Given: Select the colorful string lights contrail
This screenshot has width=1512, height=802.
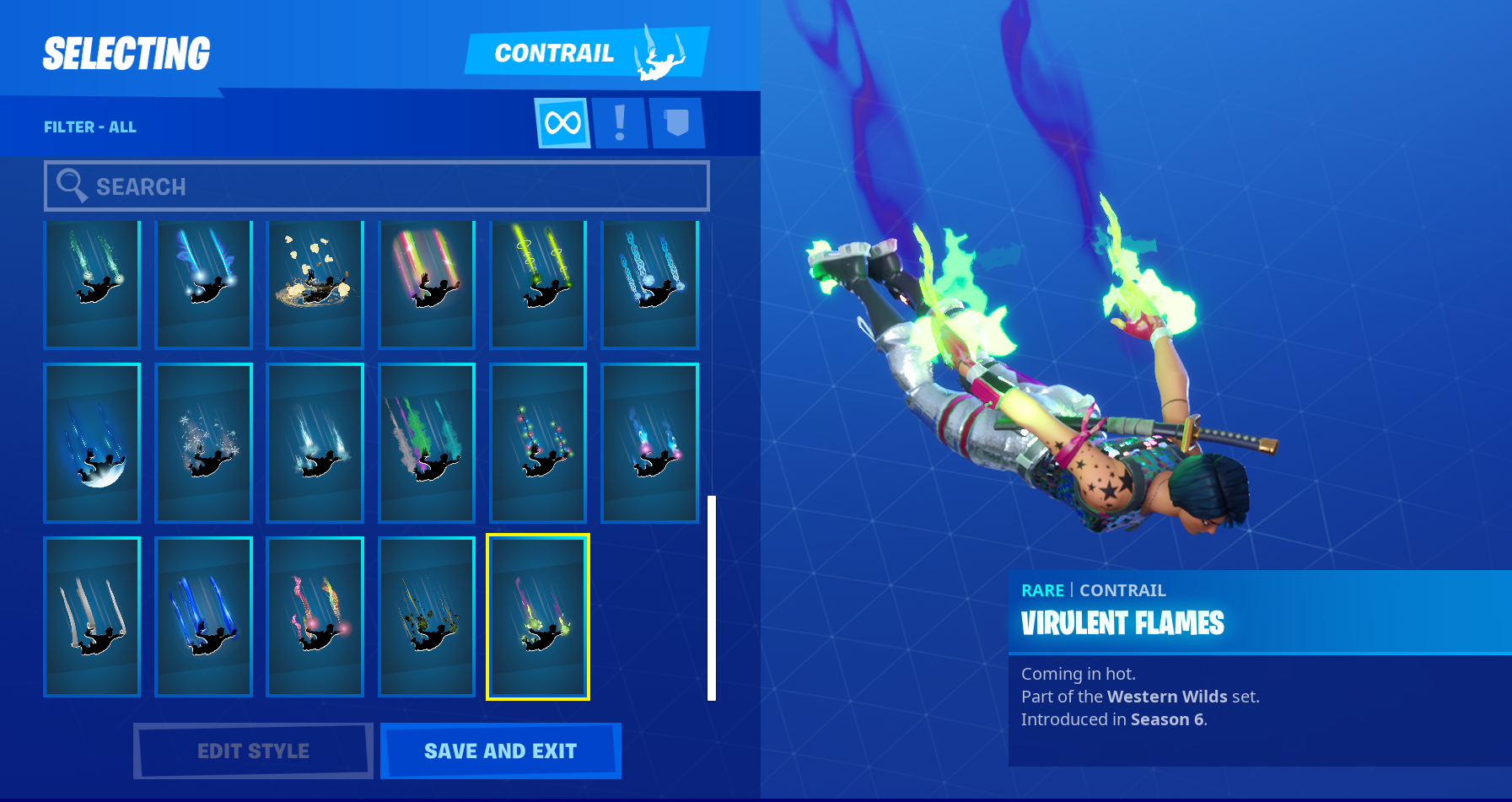Looking at the screenshot, I should (538, 443).
